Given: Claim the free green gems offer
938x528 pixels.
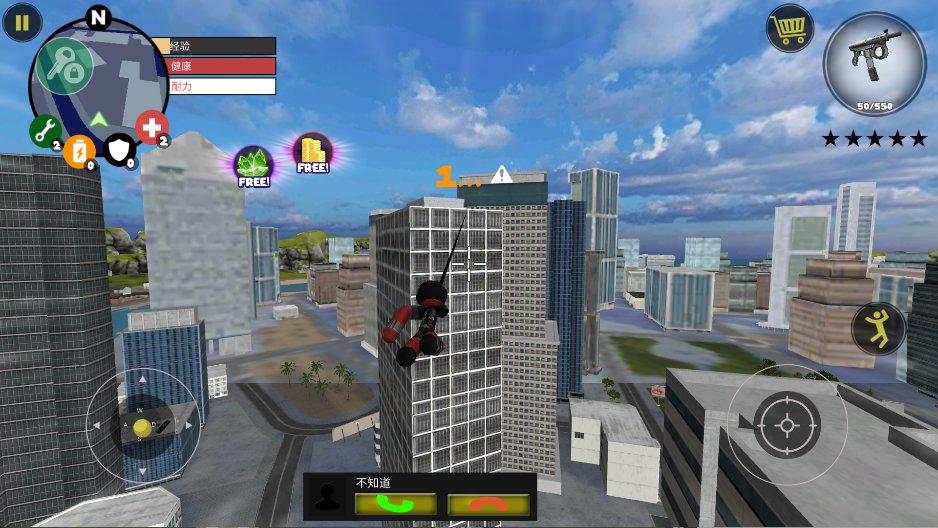Looking at the screenshot, I should pos(253,165).
